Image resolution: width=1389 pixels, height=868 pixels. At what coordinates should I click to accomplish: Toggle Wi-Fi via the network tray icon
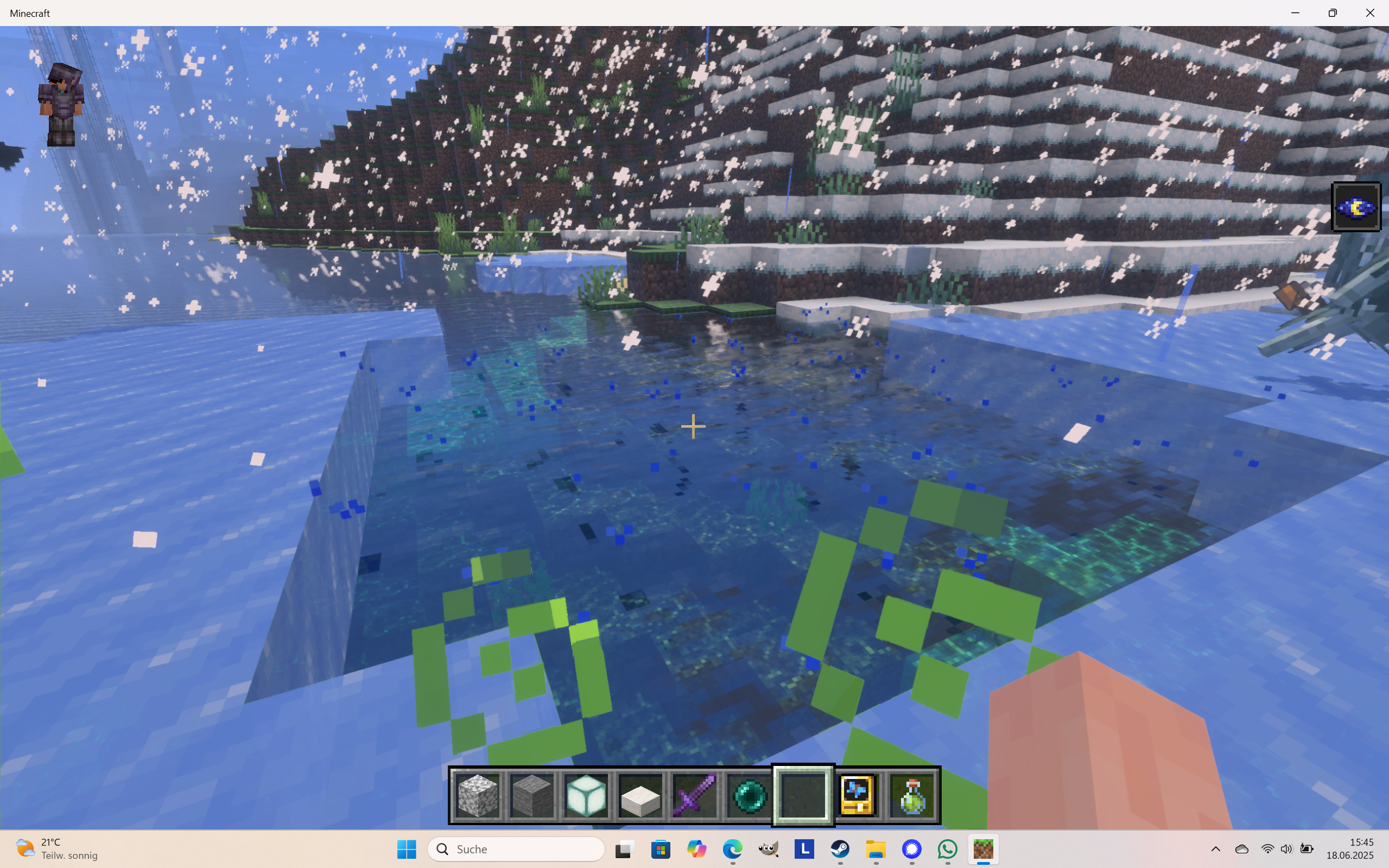1267,850
